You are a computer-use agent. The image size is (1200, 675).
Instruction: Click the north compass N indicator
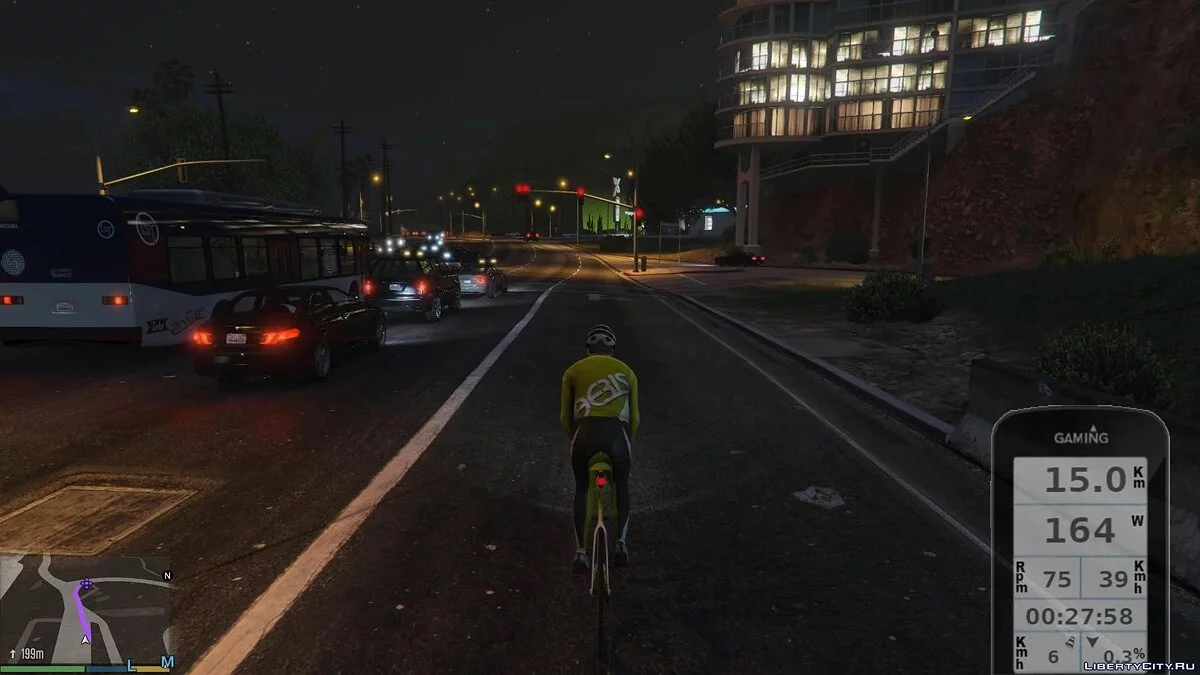167,576
